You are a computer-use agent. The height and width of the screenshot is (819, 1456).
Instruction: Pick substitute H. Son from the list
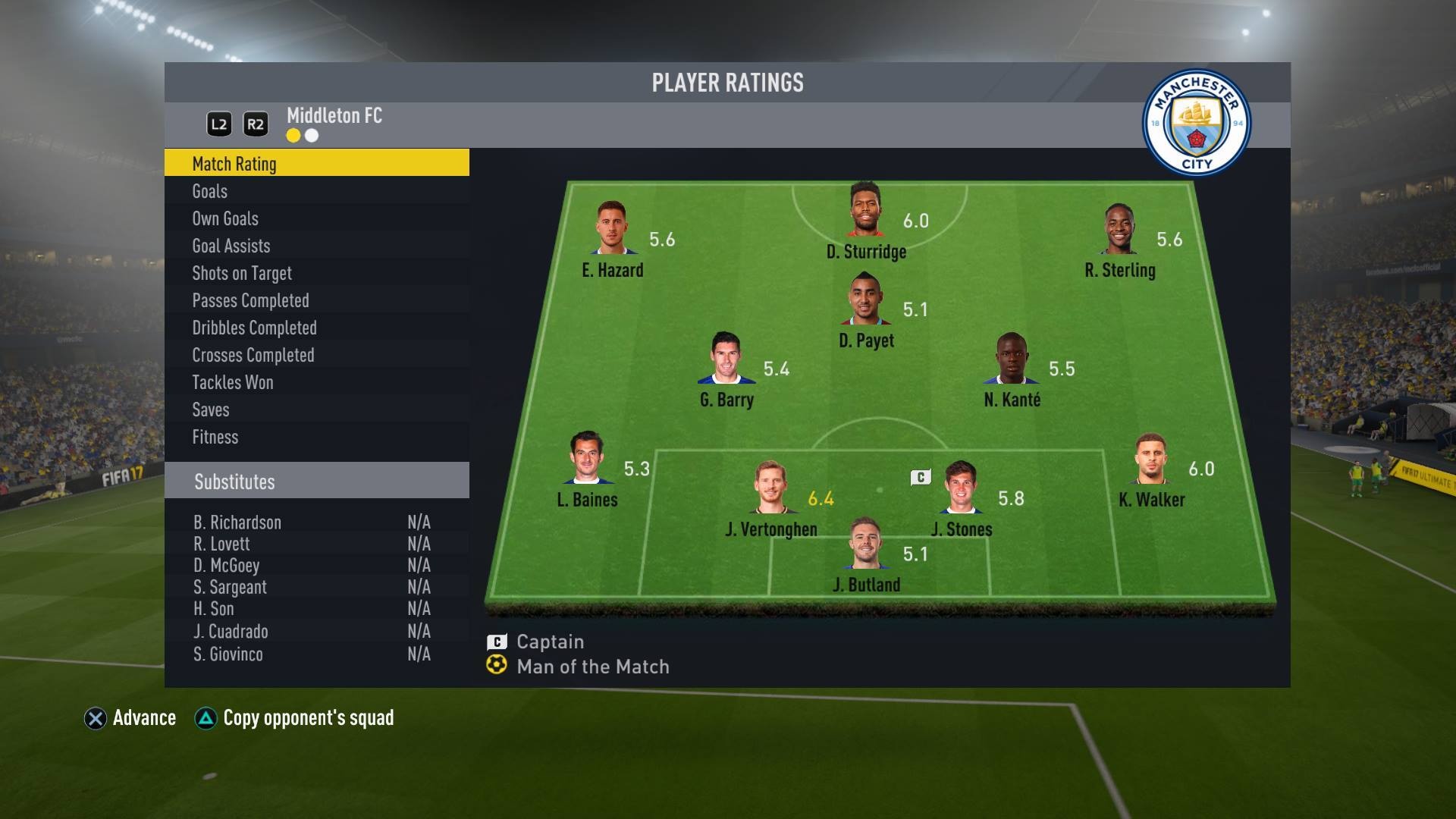pos(311,609)
